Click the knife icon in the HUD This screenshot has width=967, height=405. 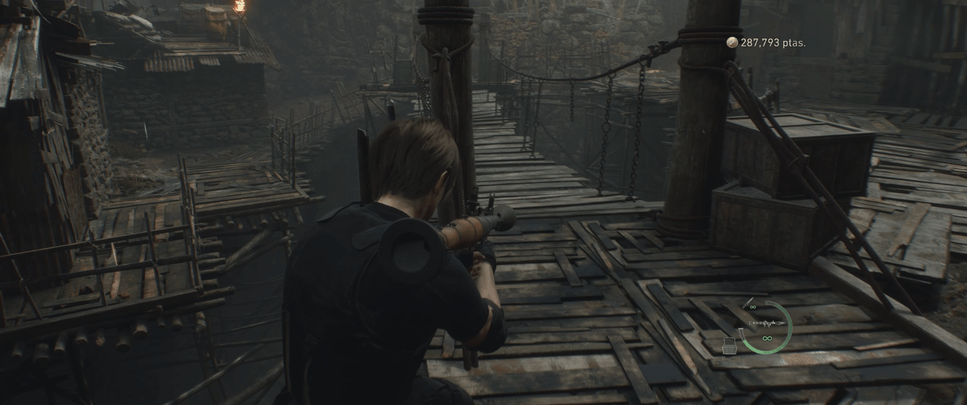tap(748, 302)
